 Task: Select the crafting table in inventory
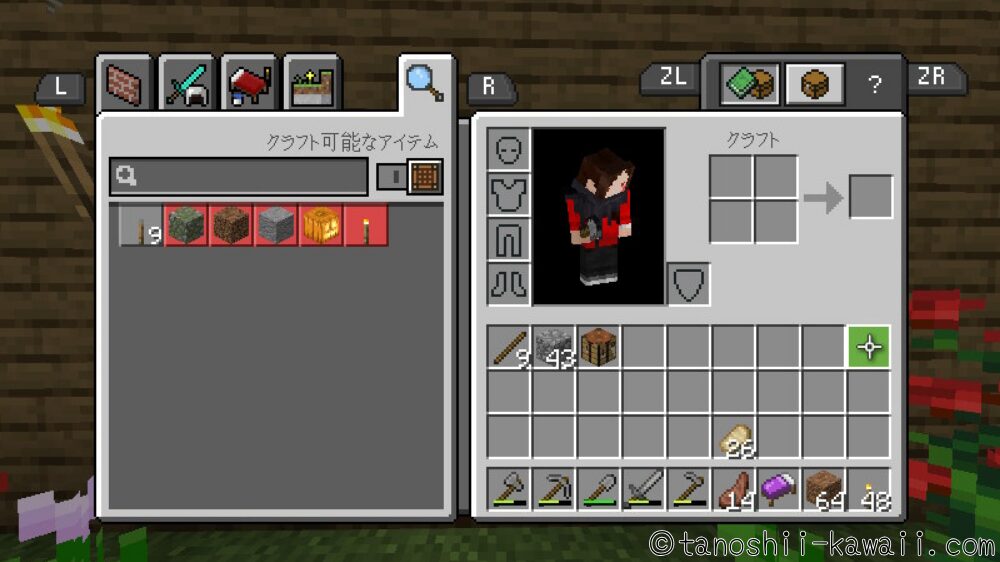pos(598,347)
